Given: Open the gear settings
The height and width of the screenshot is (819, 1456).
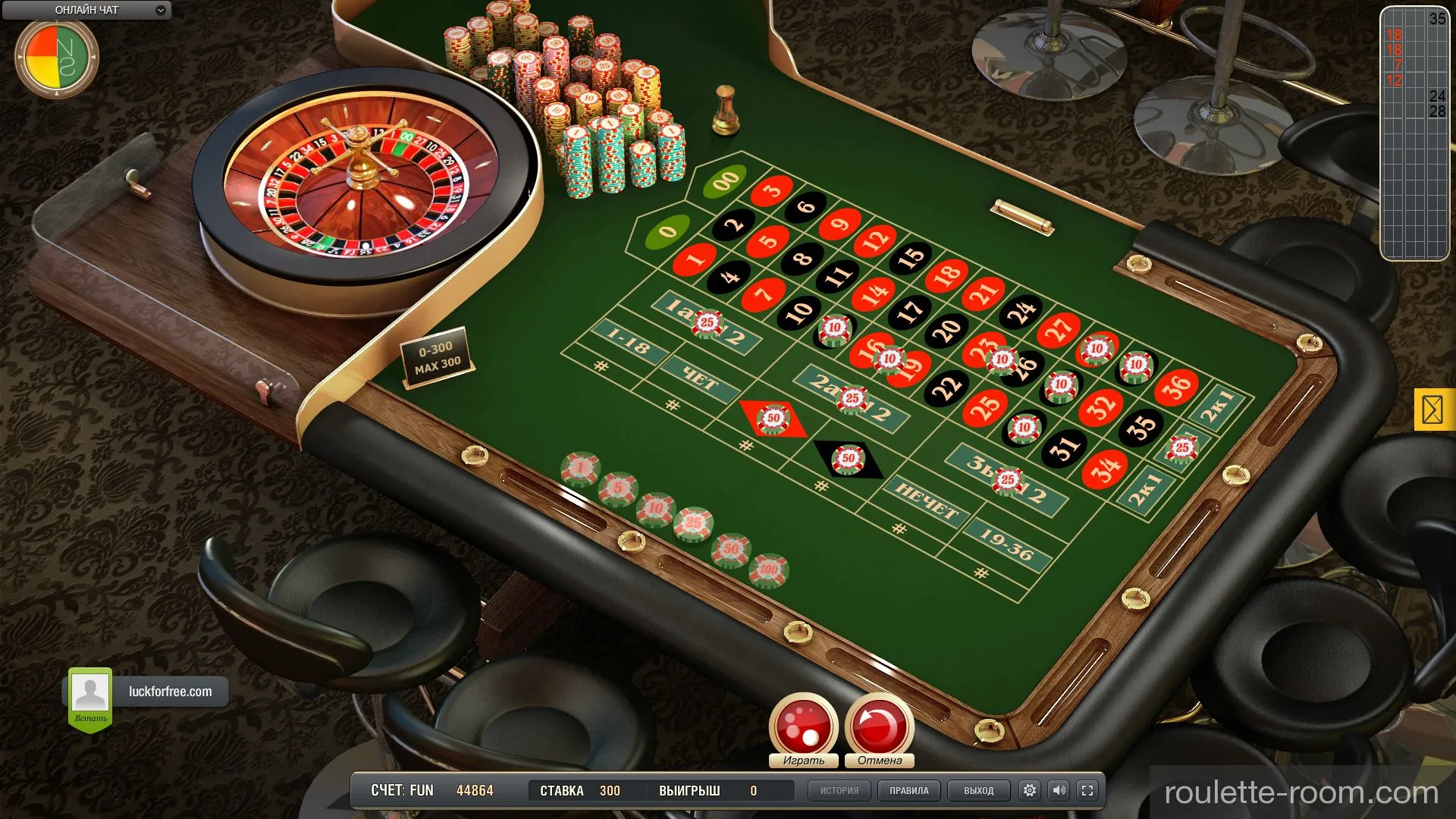Looking at the screenshot, I should click(x=1029, y=790).
